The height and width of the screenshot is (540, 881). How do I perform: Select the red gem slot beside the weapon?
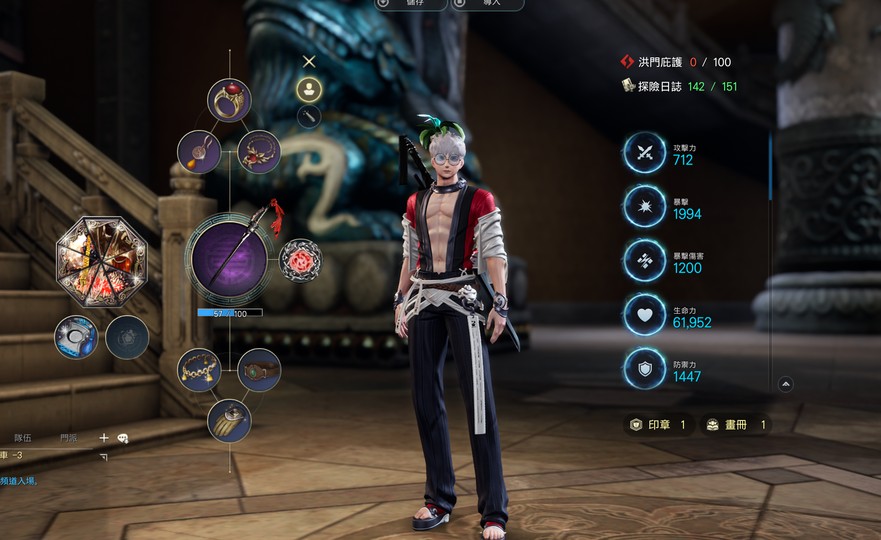(x=300, y=261)
